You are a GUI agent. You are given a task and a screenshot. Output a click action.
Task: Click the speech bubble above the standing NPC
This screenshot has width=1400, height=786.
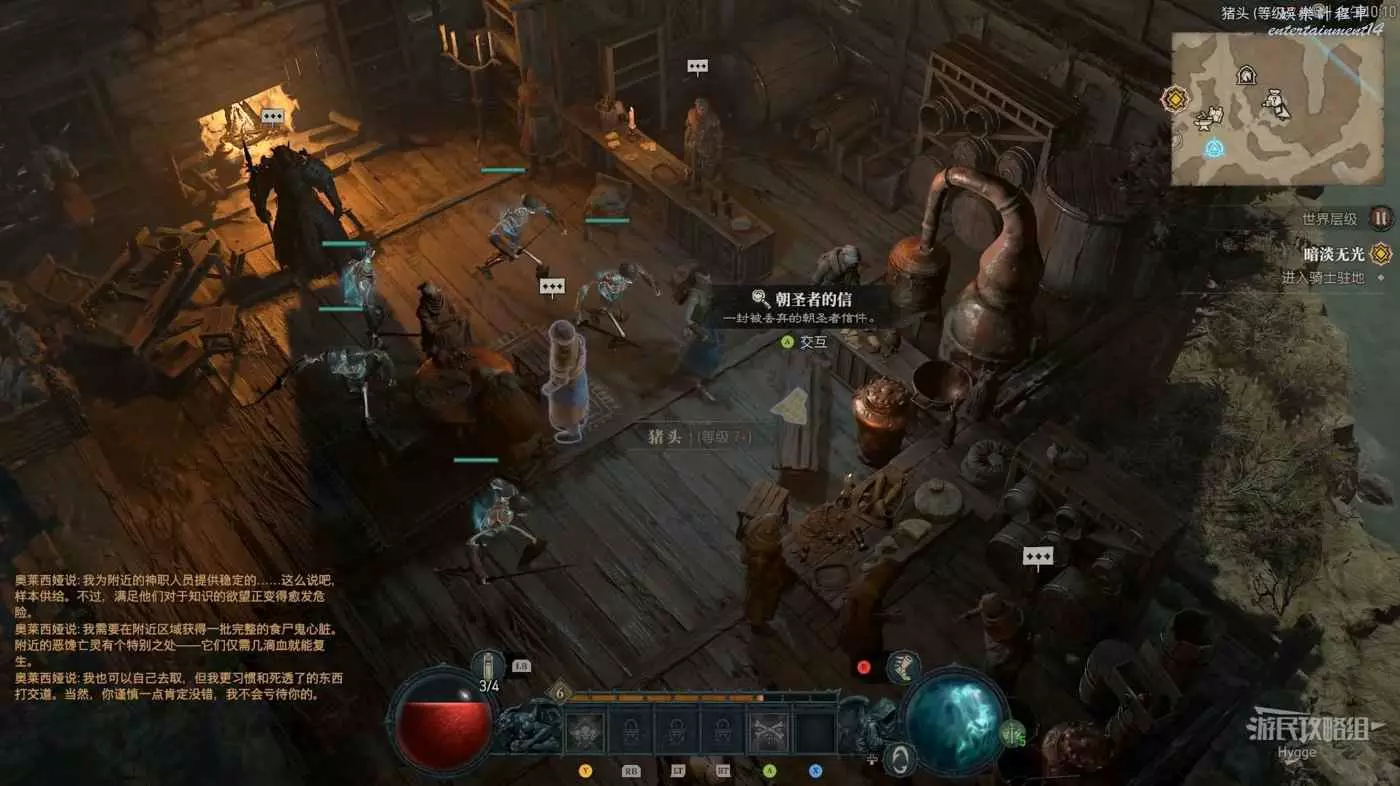pyautogui.click(x=697, y=67)
